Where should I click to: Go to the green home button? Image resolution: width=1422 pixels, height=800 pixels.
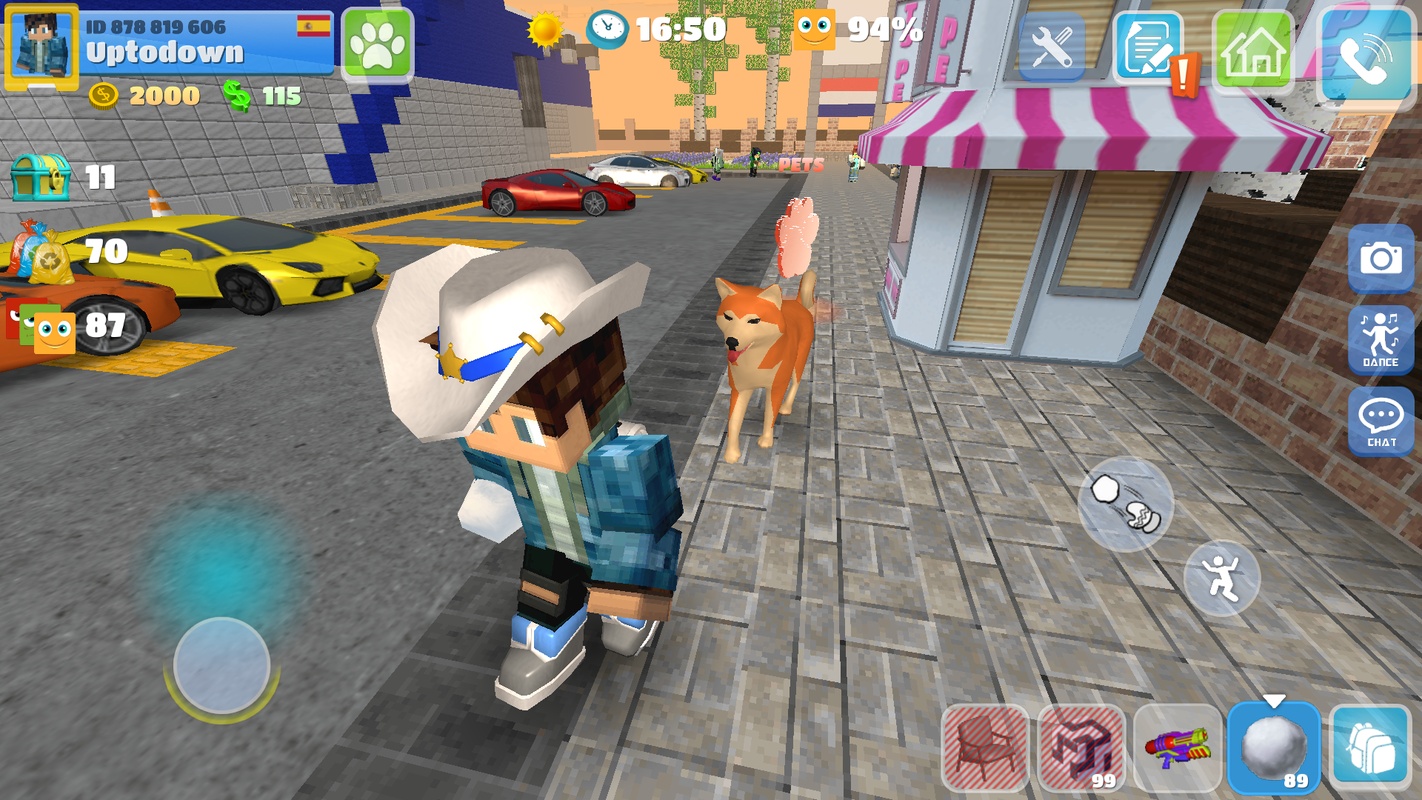pos(1252,46)
